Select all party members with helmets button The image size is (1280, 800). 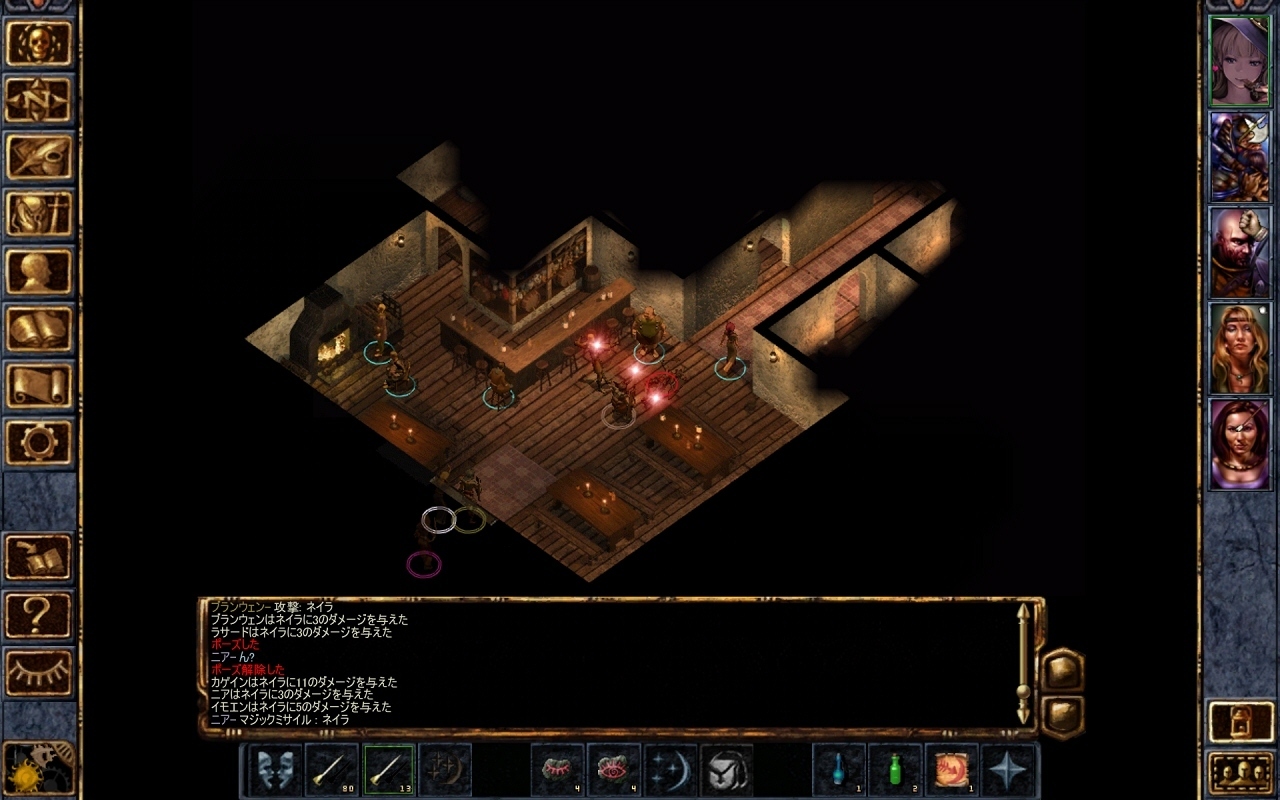(x=1241, y=771)
